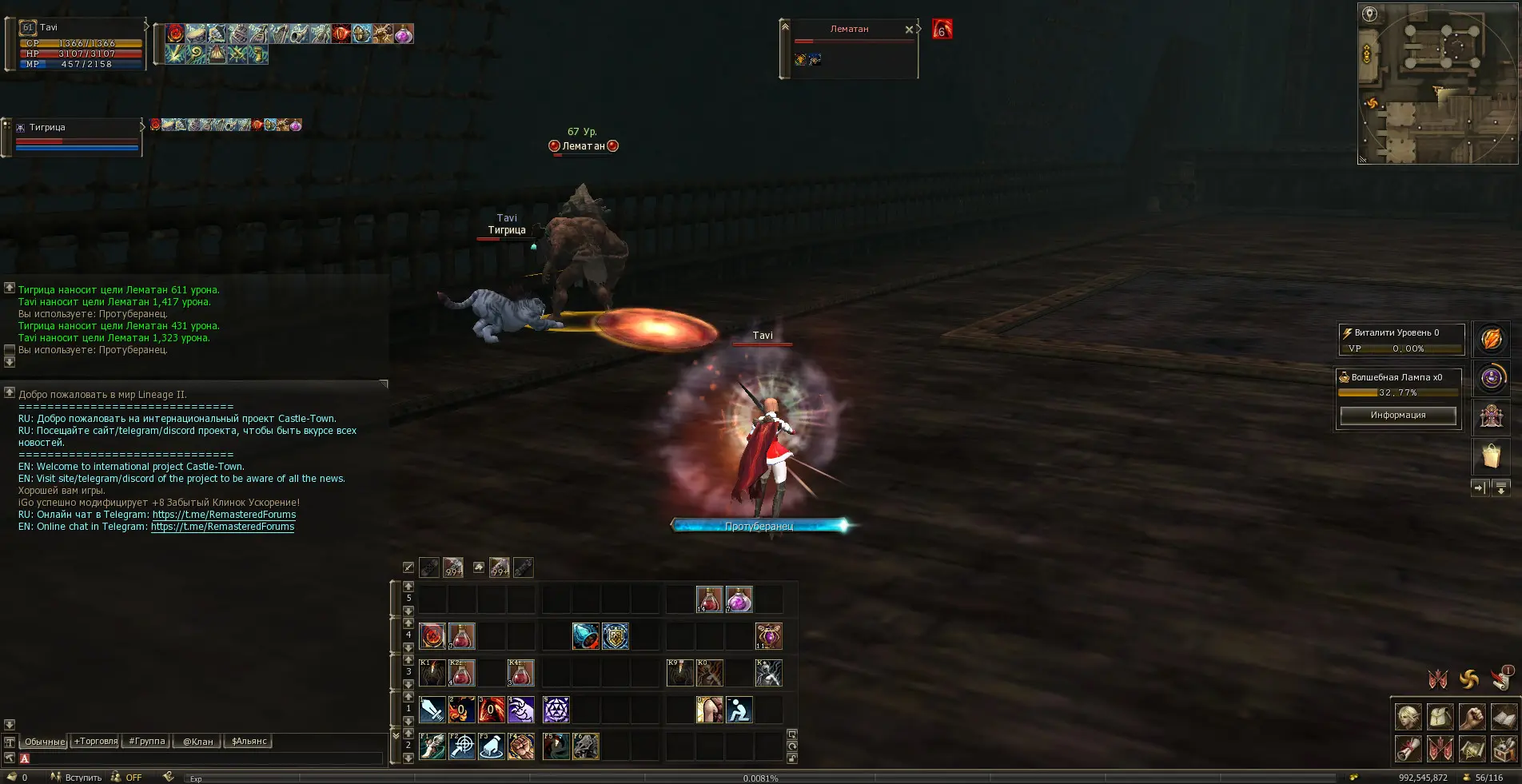Switch to the +Торговля chat tab
1522x784 pixels.
point(96,742)
